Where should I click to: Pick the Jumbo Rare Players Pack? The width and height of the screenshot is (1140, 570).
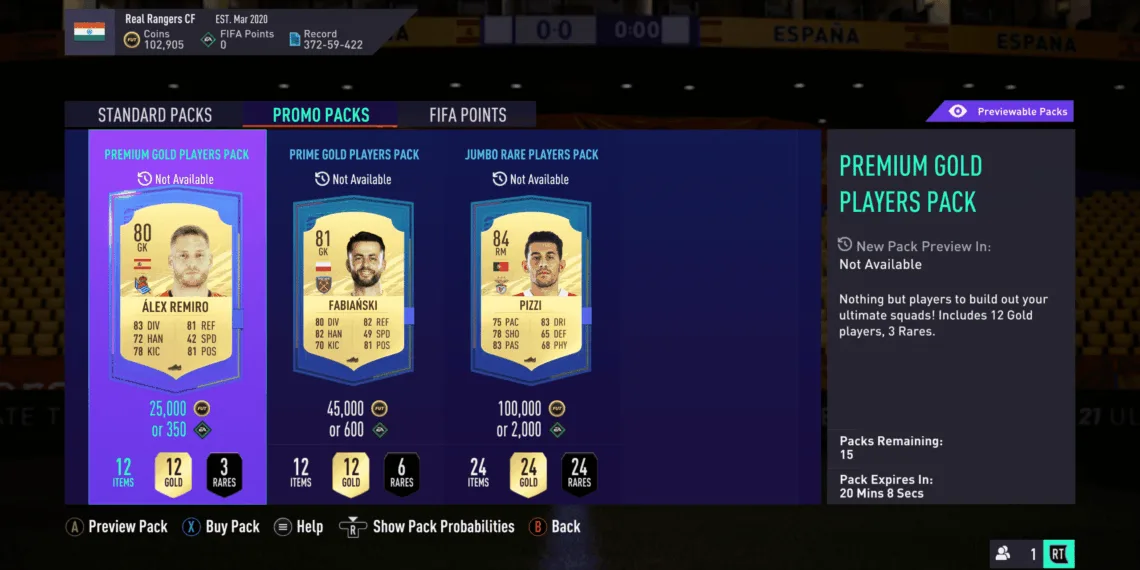point(532,300)
